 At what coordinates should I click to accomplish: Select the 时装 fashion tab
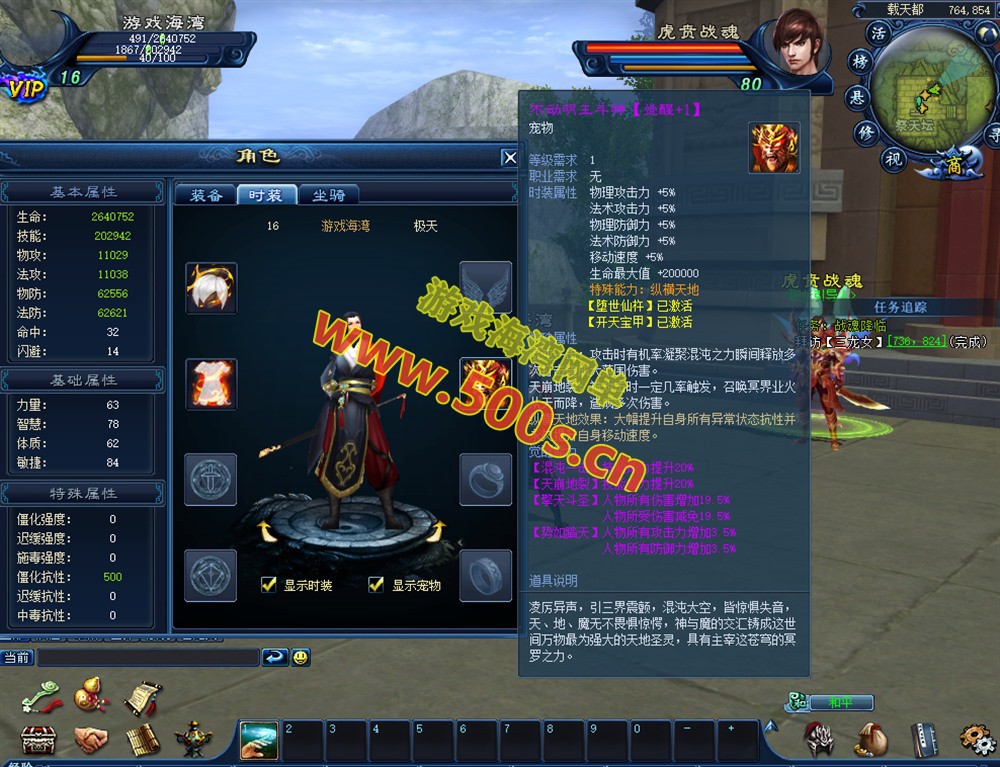267,195
